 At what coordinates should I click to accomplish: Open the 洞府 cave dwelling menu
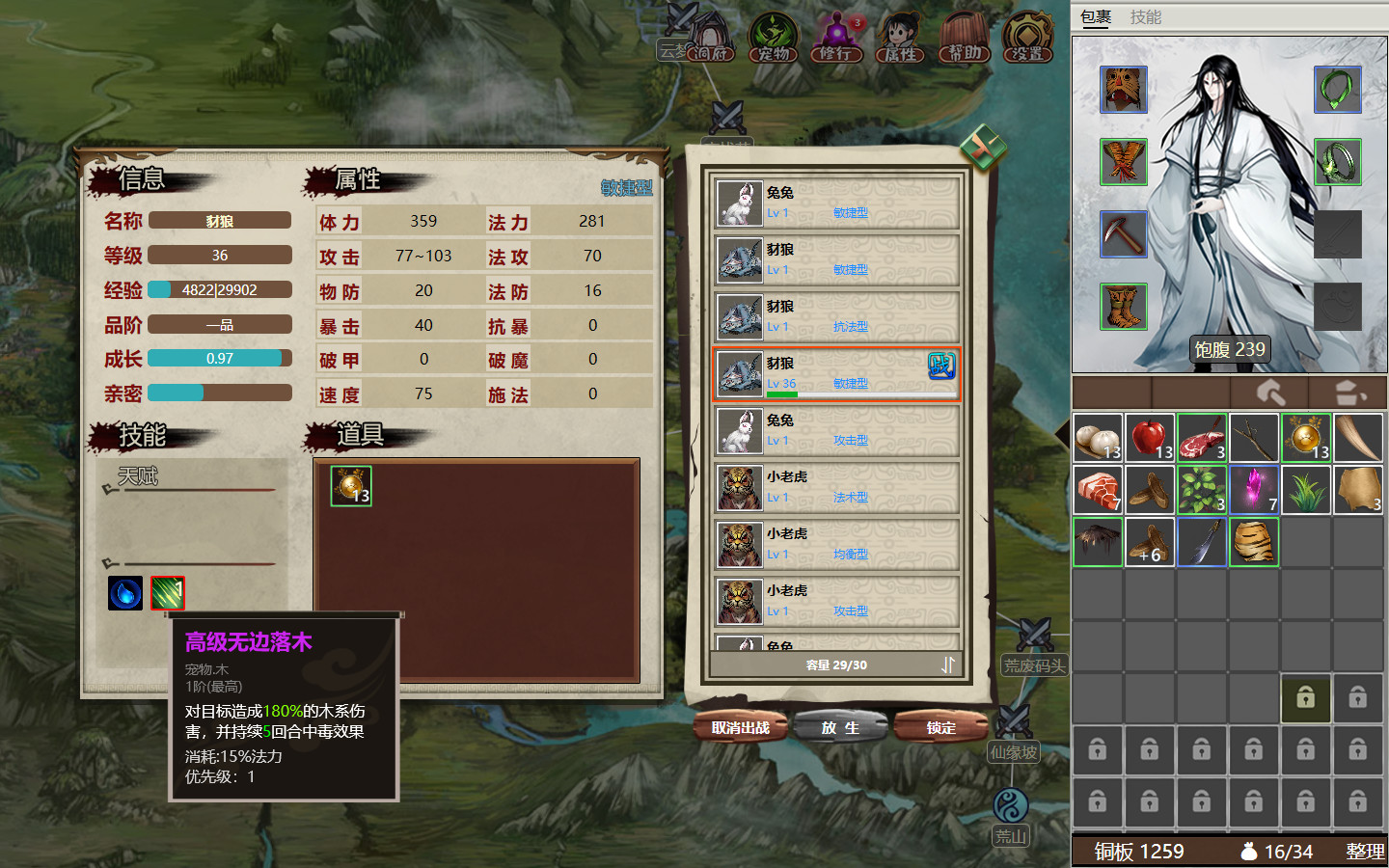point(712,39)
